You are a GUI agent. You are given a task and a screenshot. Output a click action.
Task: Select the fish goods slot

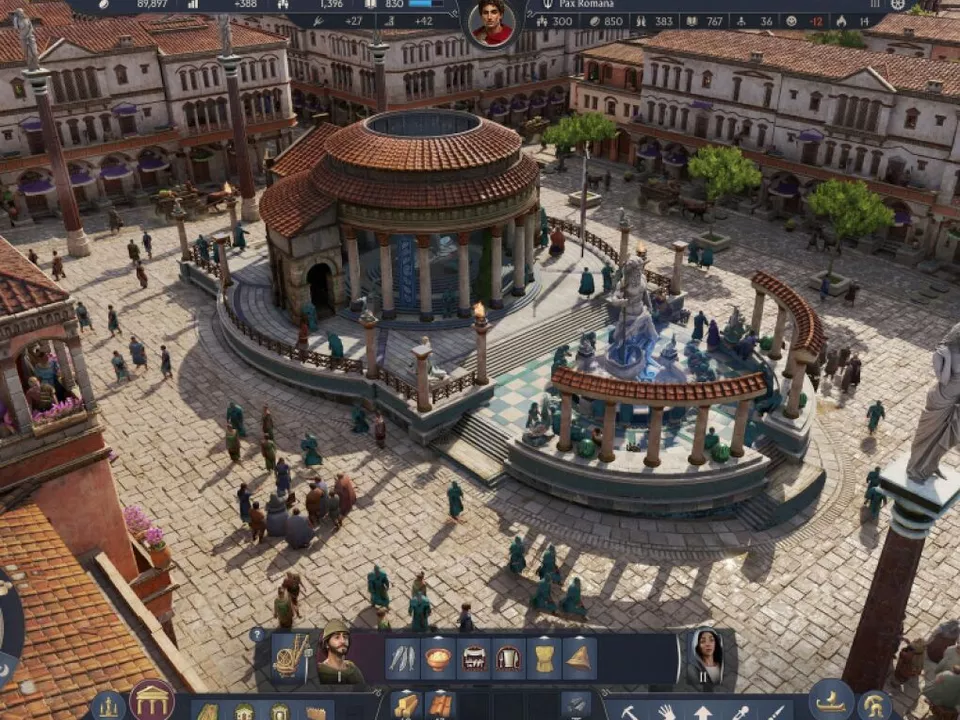[x=402, y=658]
